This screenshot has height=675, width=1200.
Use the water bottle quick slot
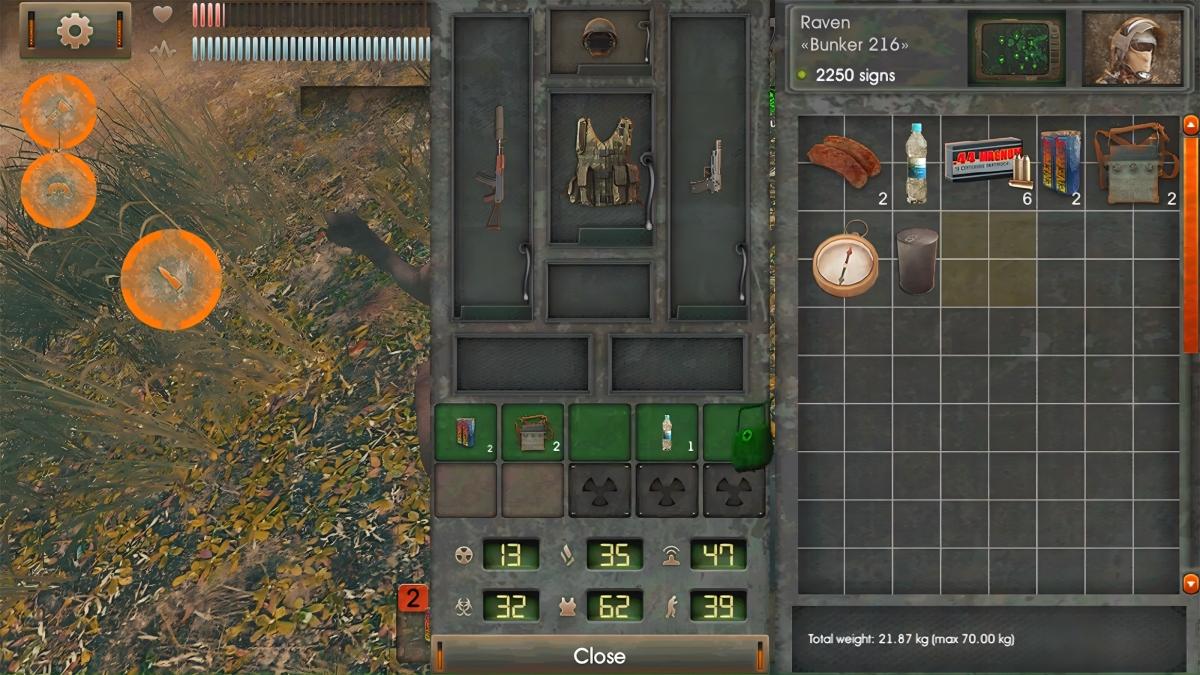tap(666, 432)
